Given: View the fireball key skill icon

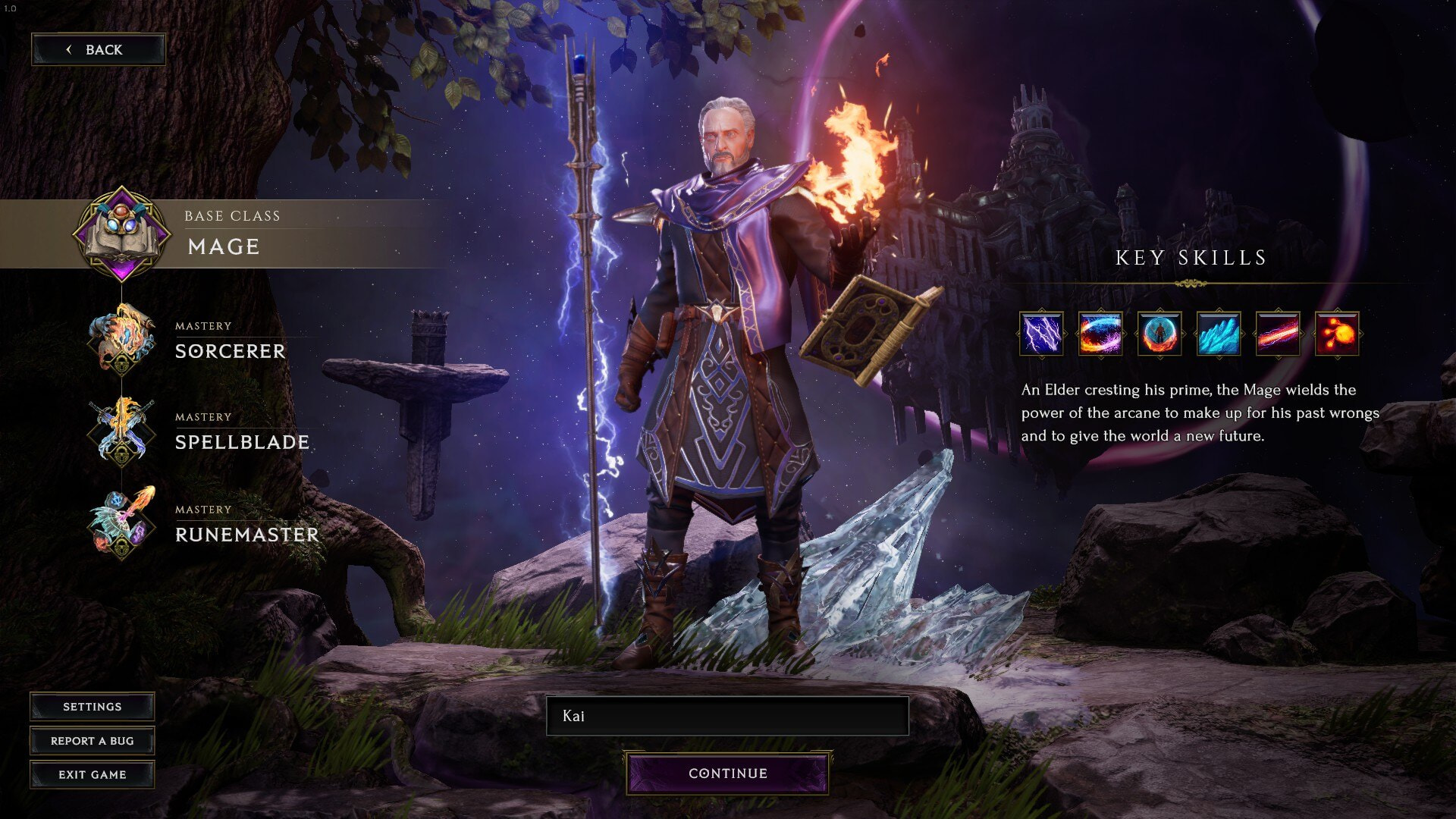Looking at the screenshot, I should 1337,334.
